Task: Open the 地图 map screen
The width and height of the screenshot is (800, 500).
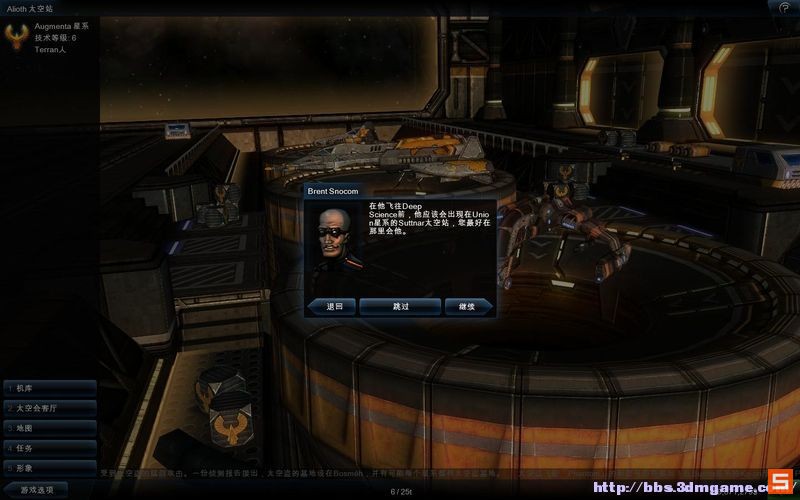Action: pos(49,427)
